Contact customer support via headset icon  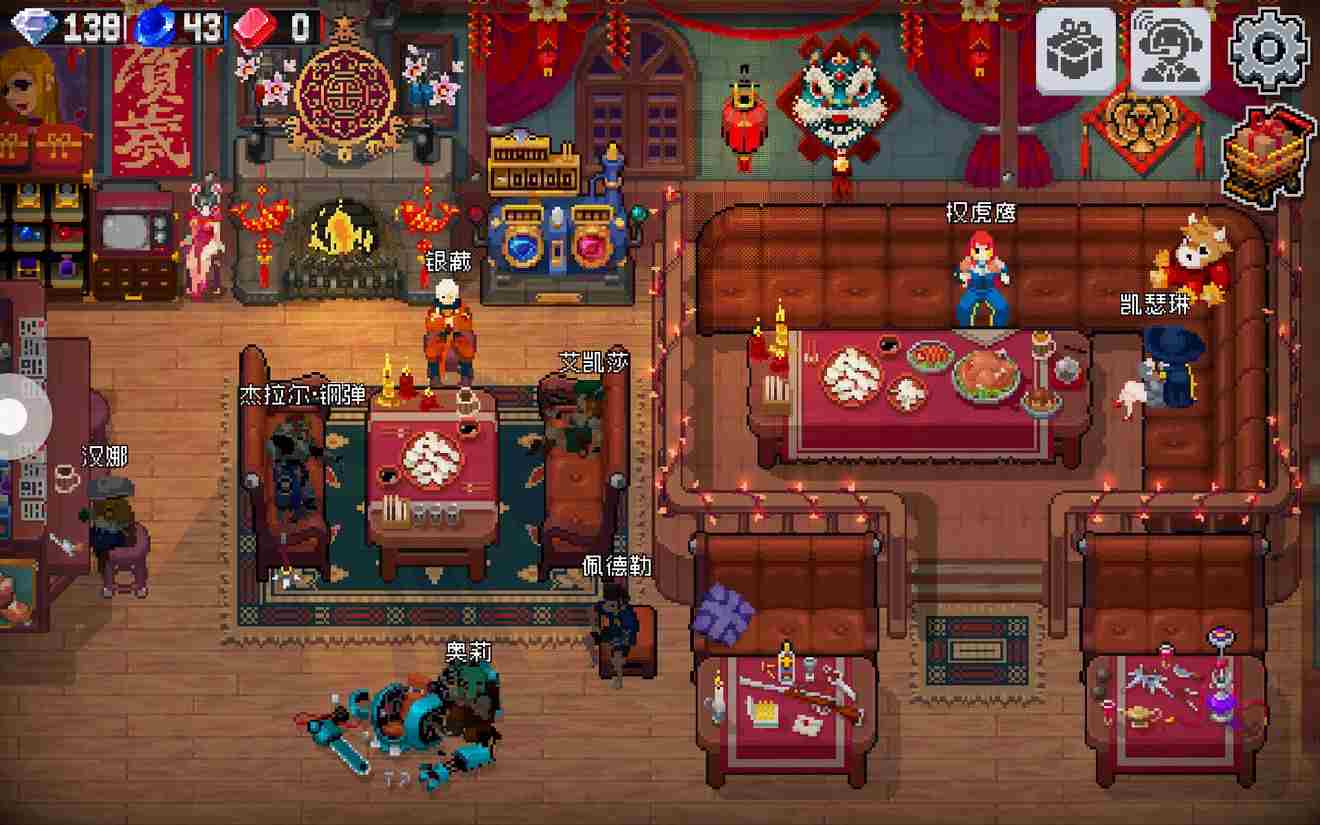pyautogui.click(x=1170, y=50)
